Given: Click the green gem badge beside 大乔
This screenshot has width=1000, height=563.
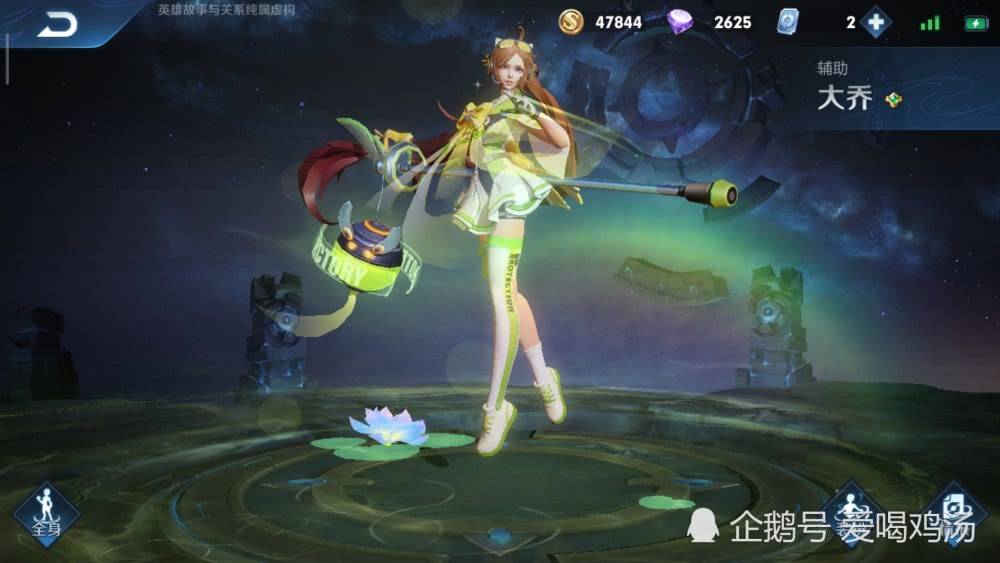Looking at the screenshot, I should [893, 98].
